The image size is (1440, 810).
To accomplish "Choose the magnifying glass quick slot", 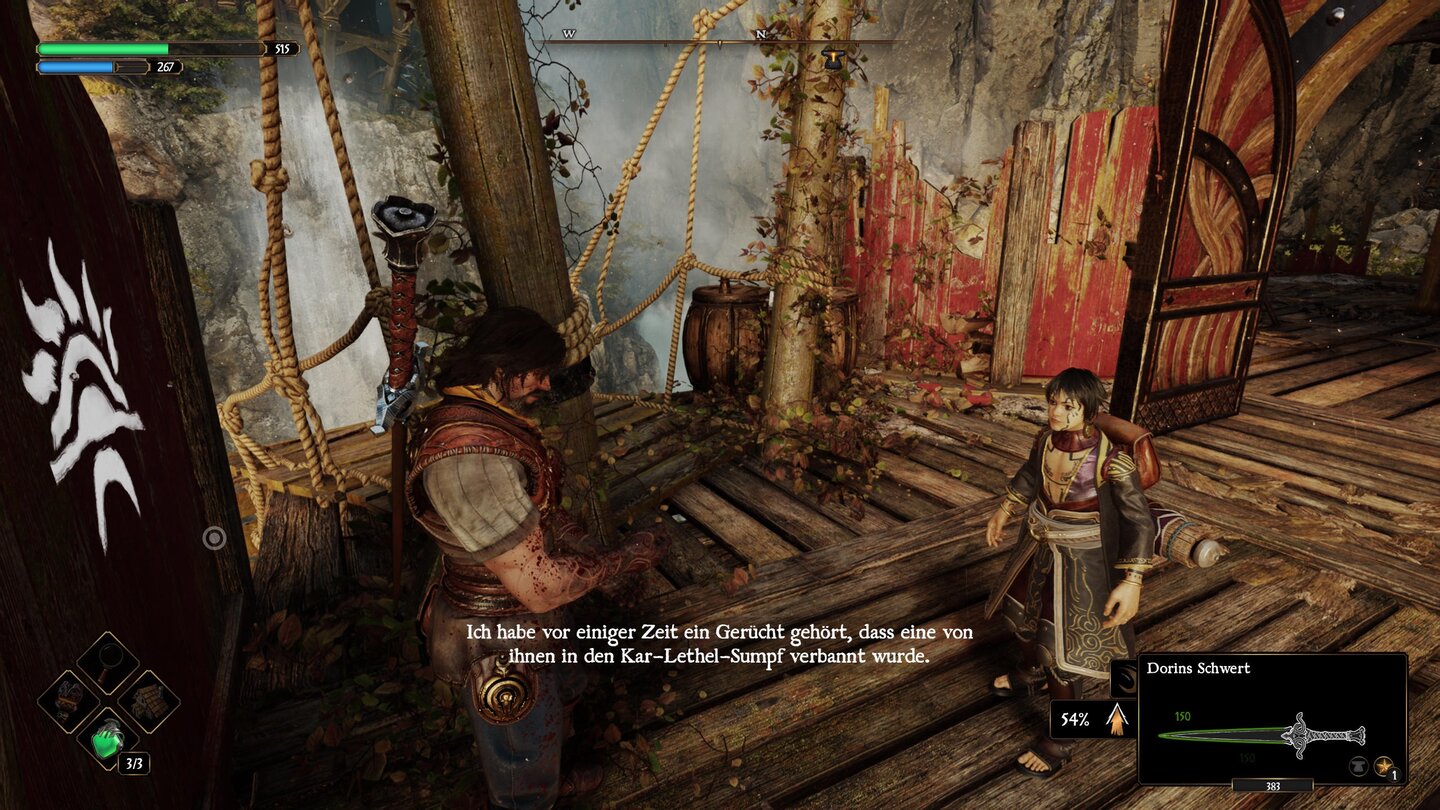I will coord(107,662).
